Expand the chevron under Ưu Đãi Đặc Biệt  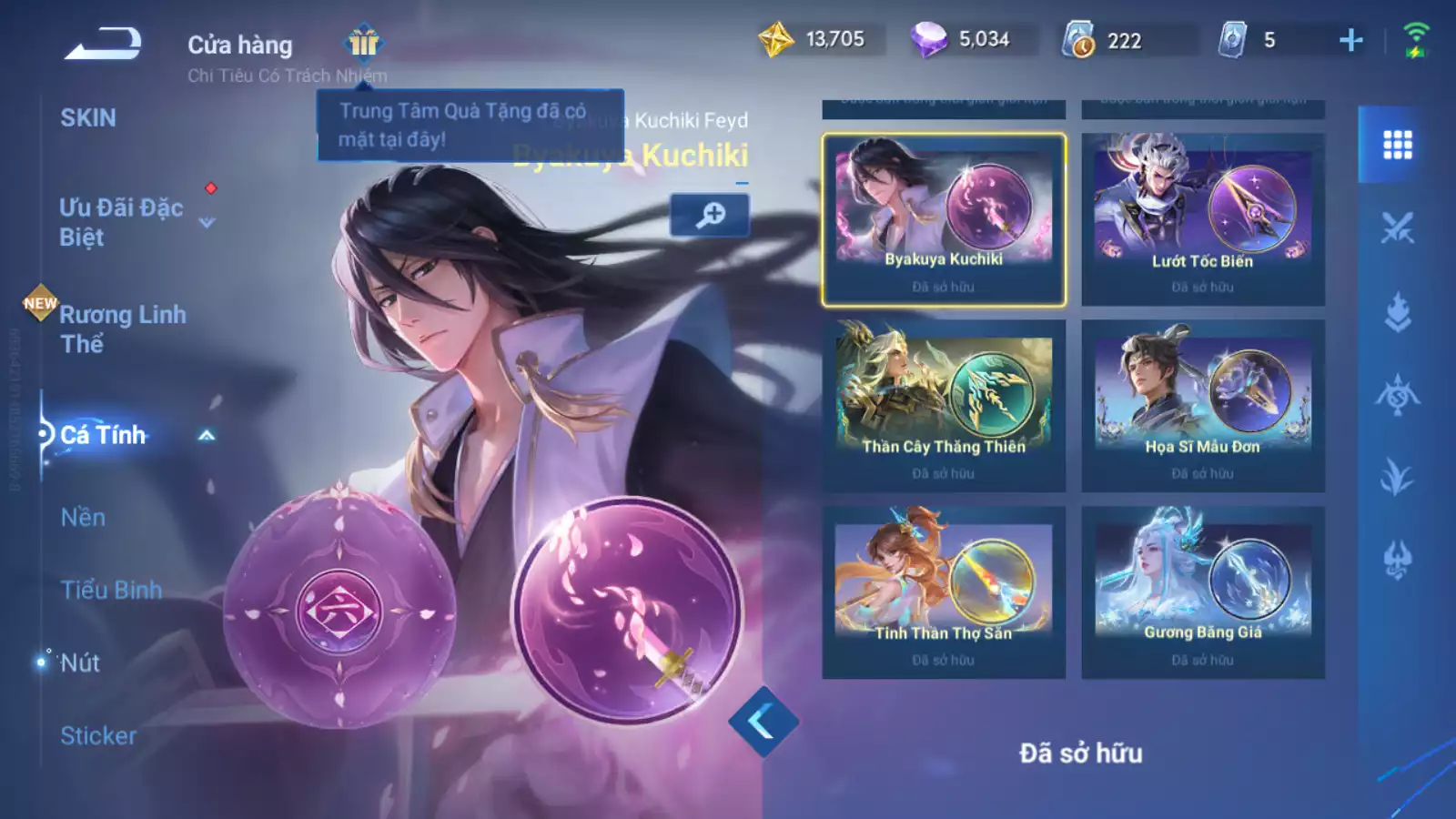pos(206,222)
